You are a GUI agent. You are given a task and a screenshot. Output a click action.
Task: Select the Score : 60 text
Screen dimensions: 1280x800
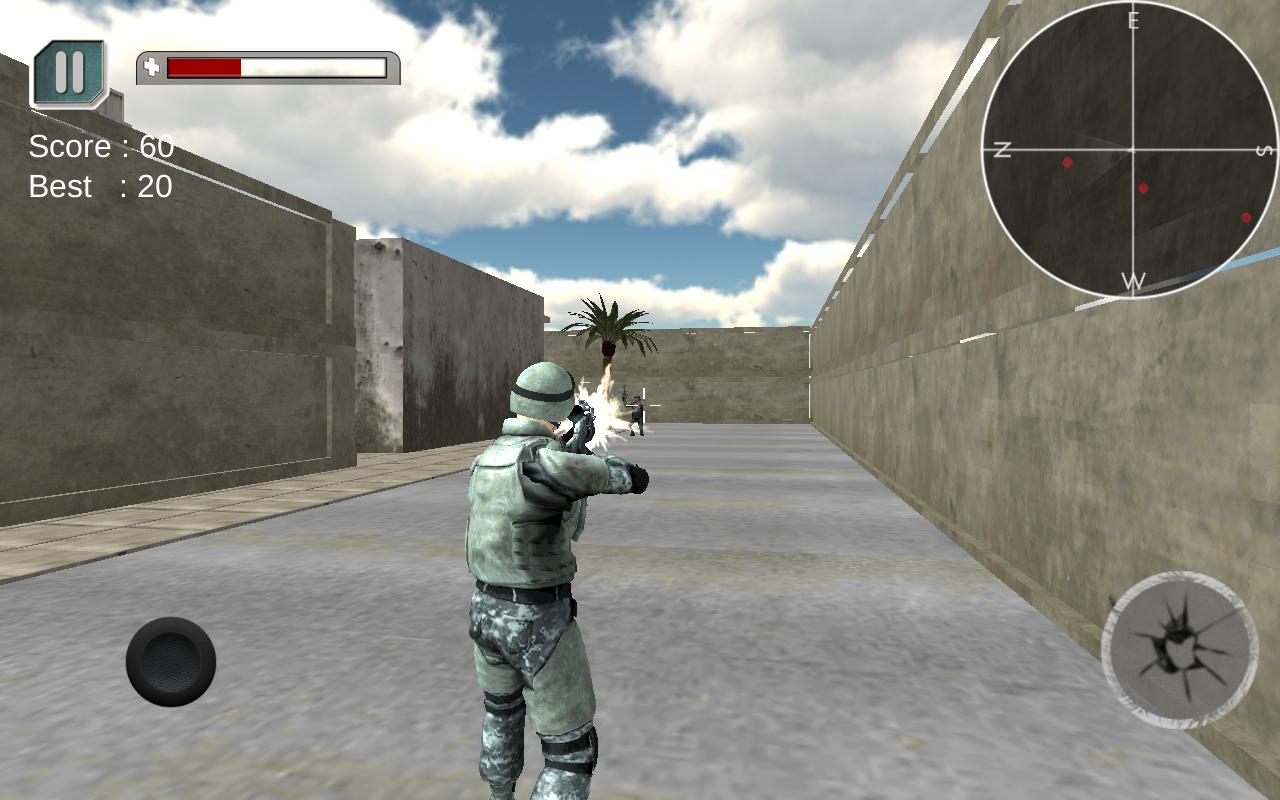click(100, 146)
